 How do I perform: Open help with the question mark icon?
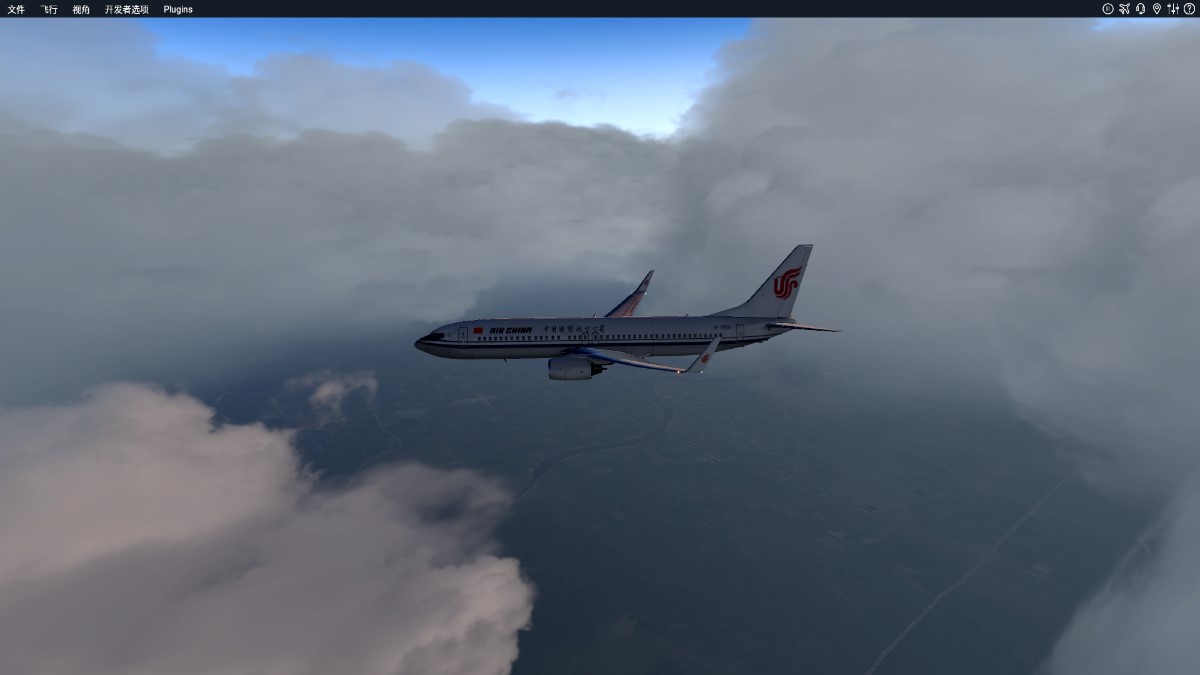[1189, 9]
